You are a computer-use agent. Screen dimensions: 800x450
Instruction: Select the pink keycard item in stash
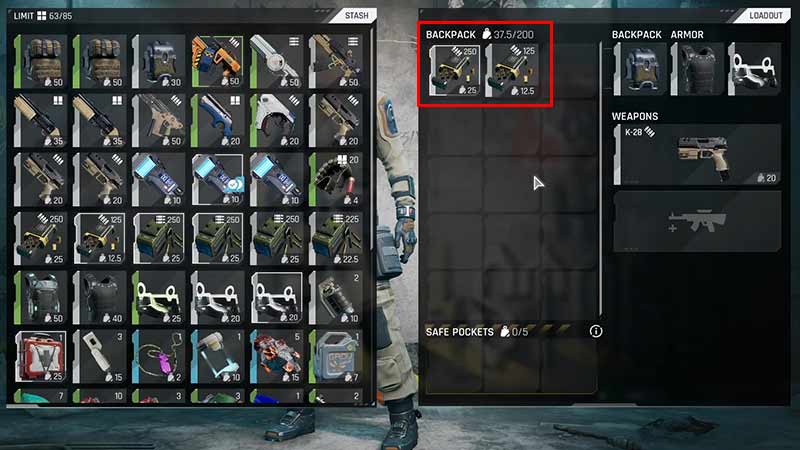click(x=159, y=358)
